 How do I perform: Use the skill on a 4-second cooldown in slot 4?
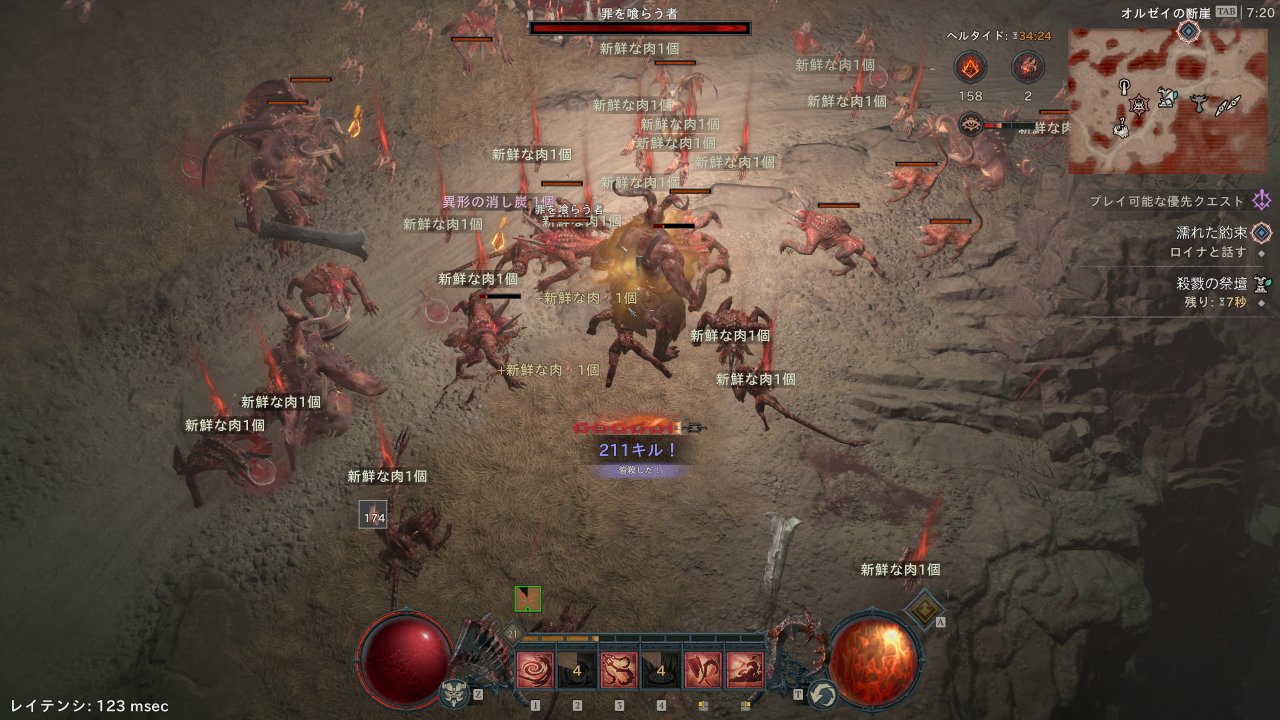(x=661, y=670)
